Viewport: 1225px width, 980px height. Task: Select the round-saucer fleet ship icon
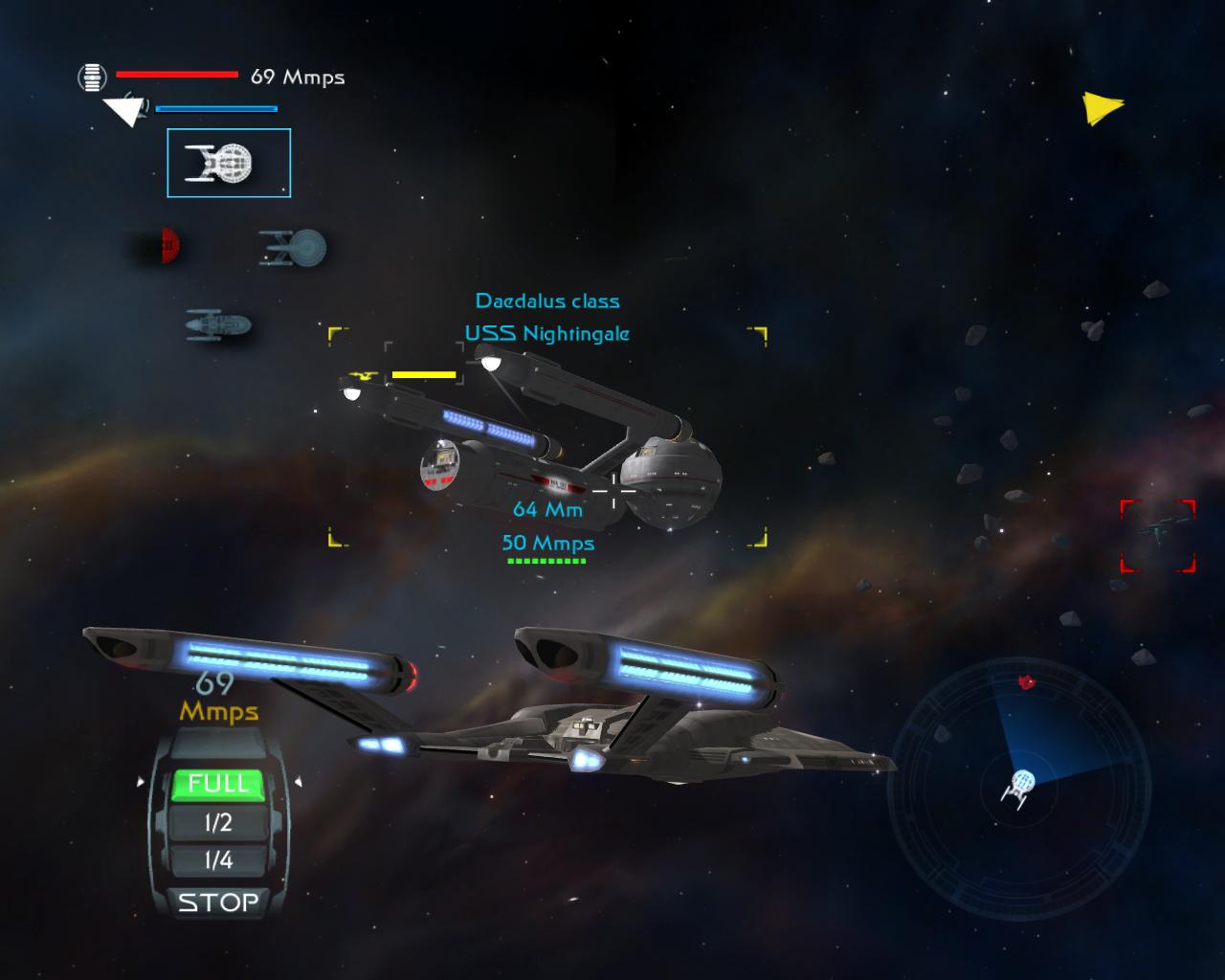[293, 247]
